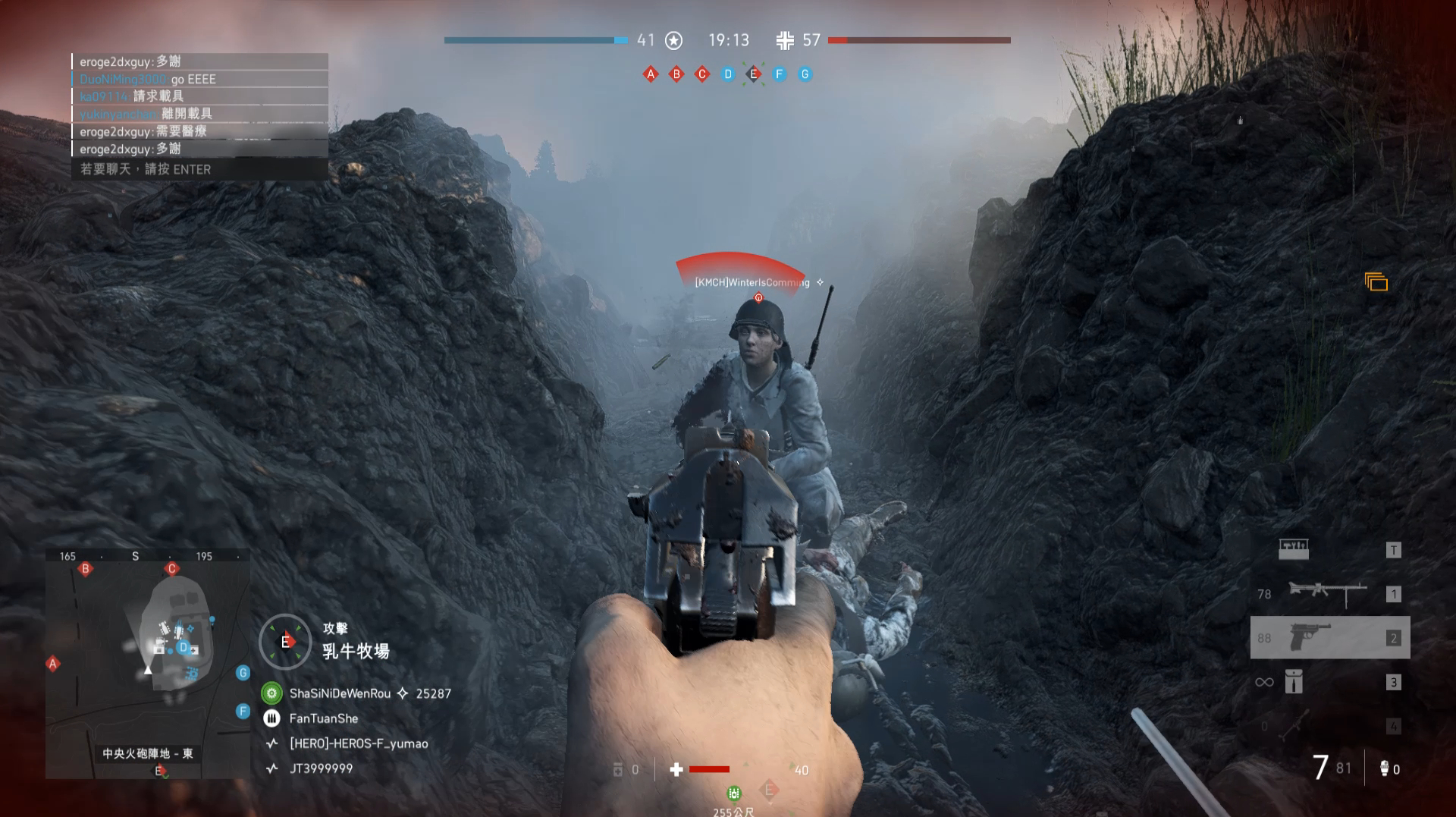Viewport: 1456px width, 817px height.
Task: Click the white health cross icon
Action: pyautogui.click(x=676, y=768)
